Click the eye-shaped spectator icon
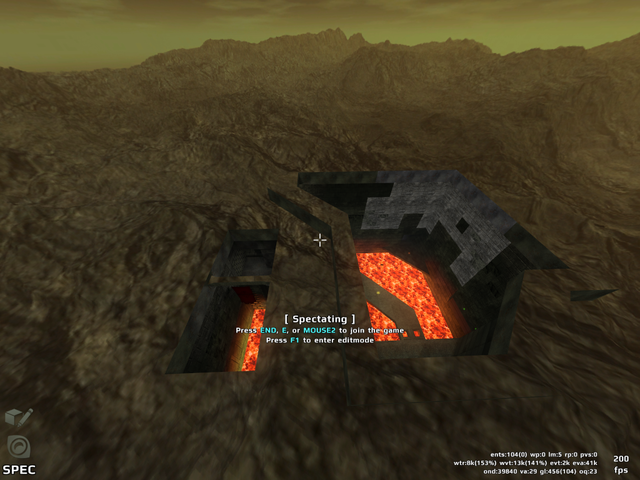 17,445
